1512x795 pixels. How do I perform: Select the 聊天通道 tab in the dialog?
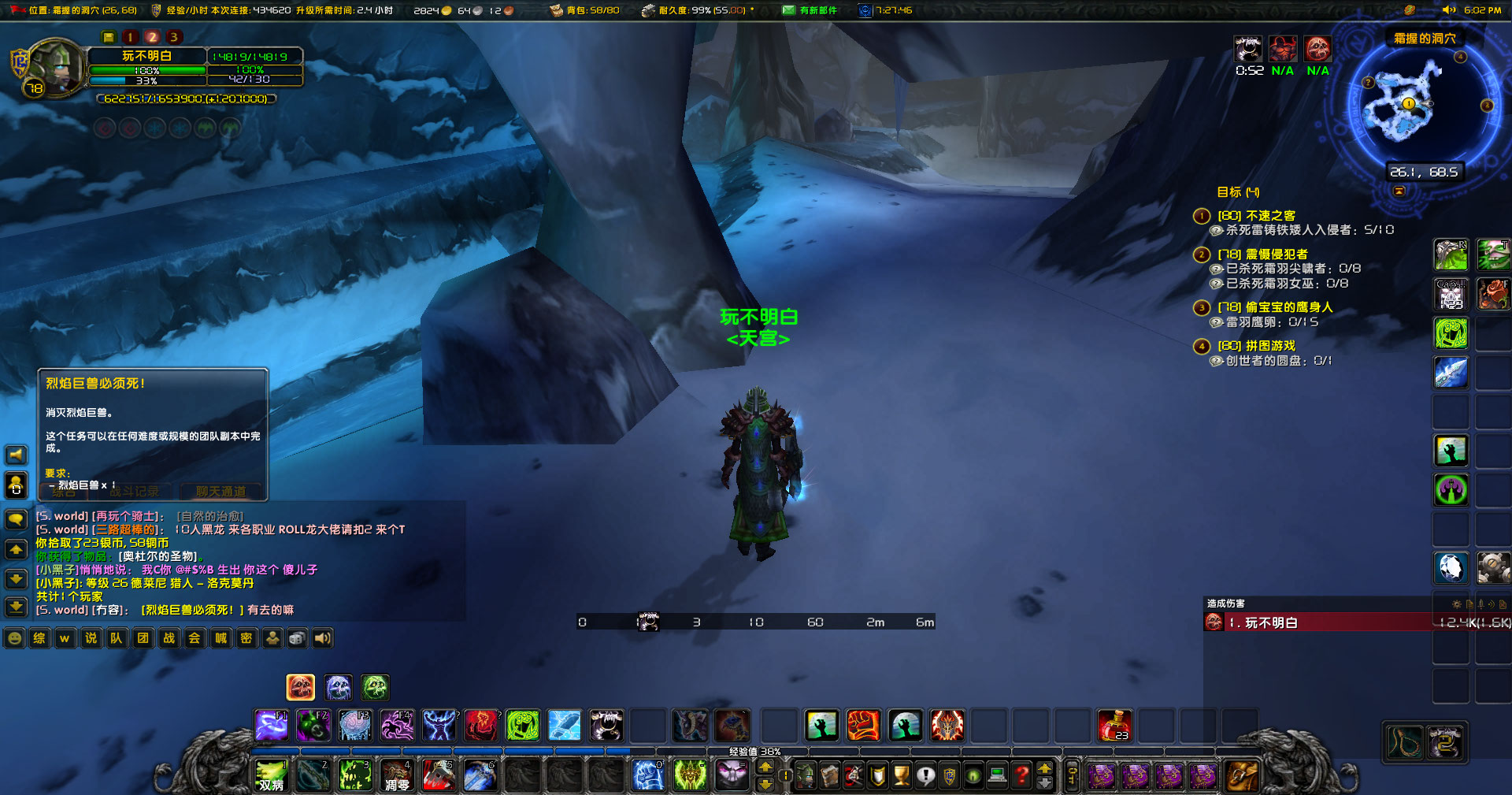point(220,491)
